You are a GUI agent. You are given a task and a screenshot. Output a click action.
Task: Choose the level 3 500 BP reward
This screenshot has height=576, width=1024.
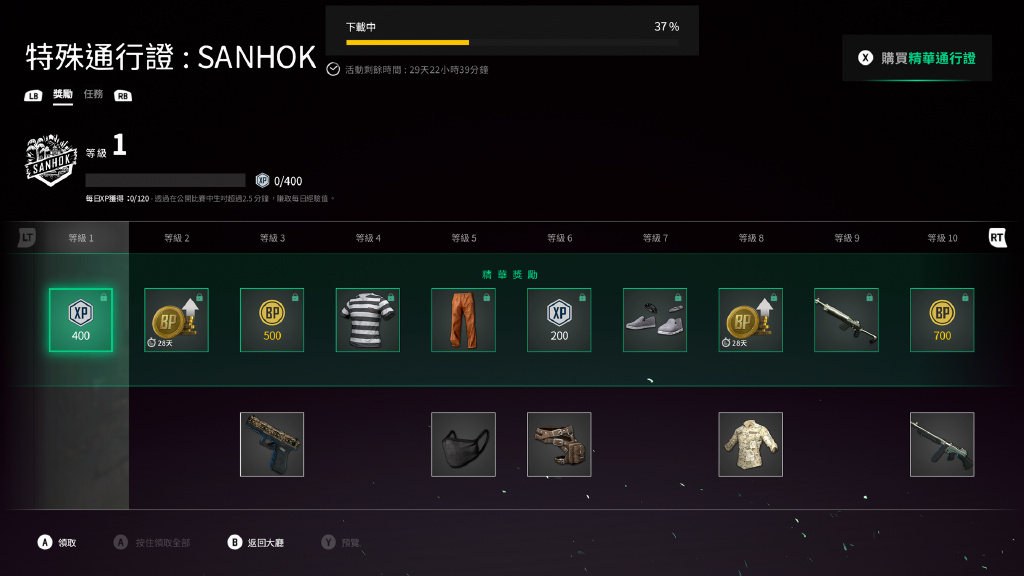click(x=272, y=320)
